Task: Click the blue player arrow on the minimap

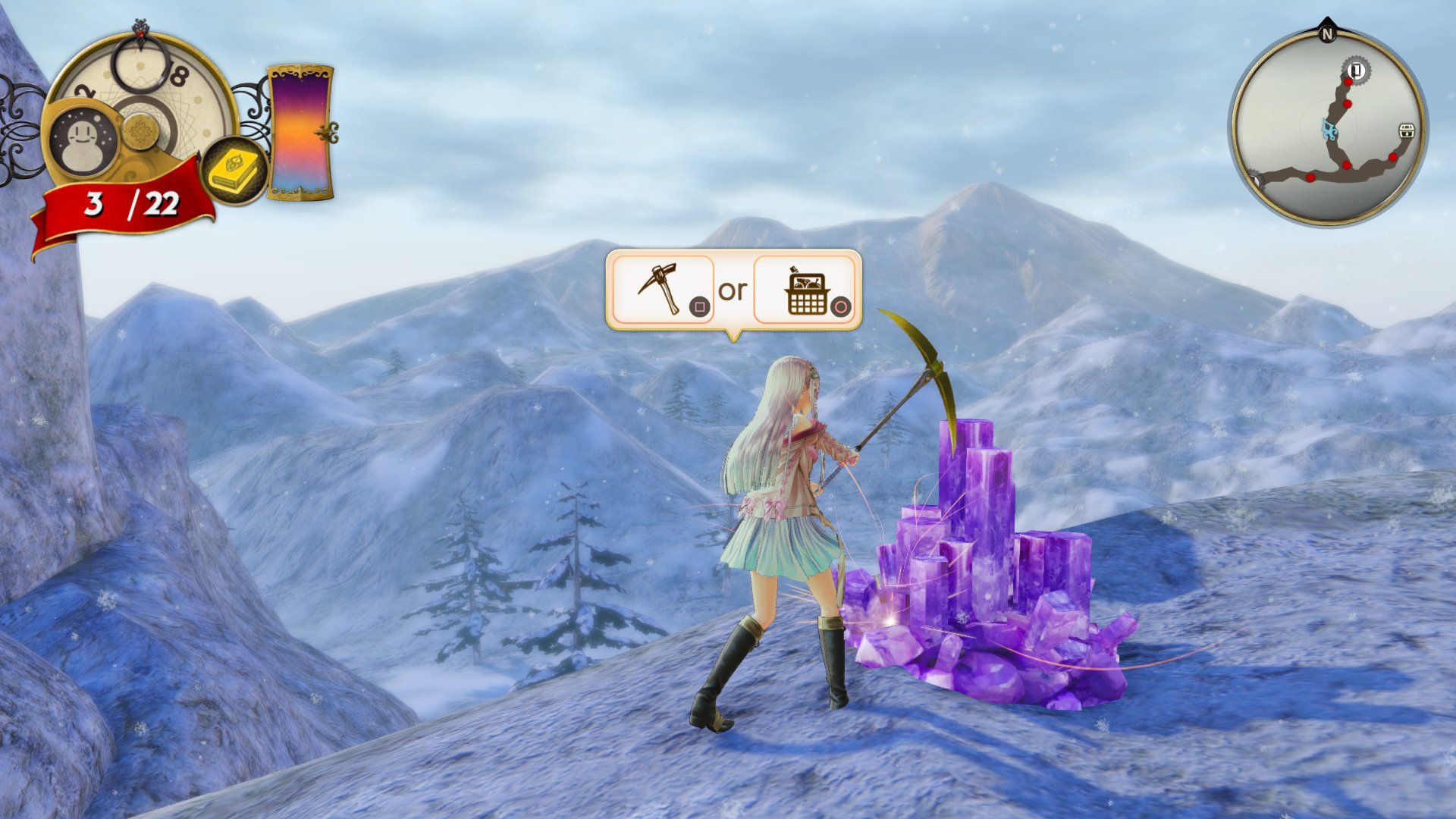Action: 1330,129
